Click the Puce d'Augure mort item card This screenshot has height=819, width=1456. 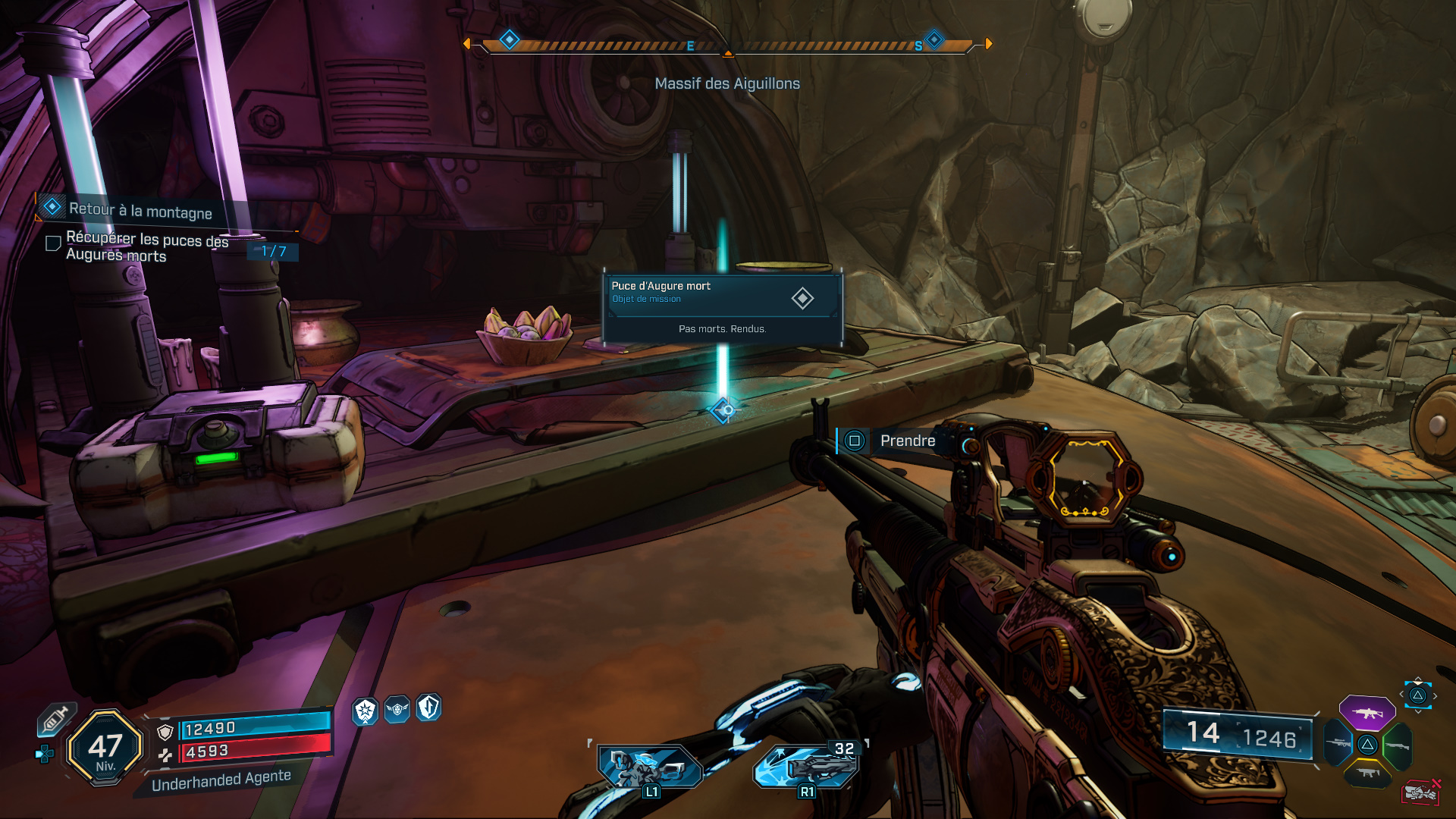point(723,307)
